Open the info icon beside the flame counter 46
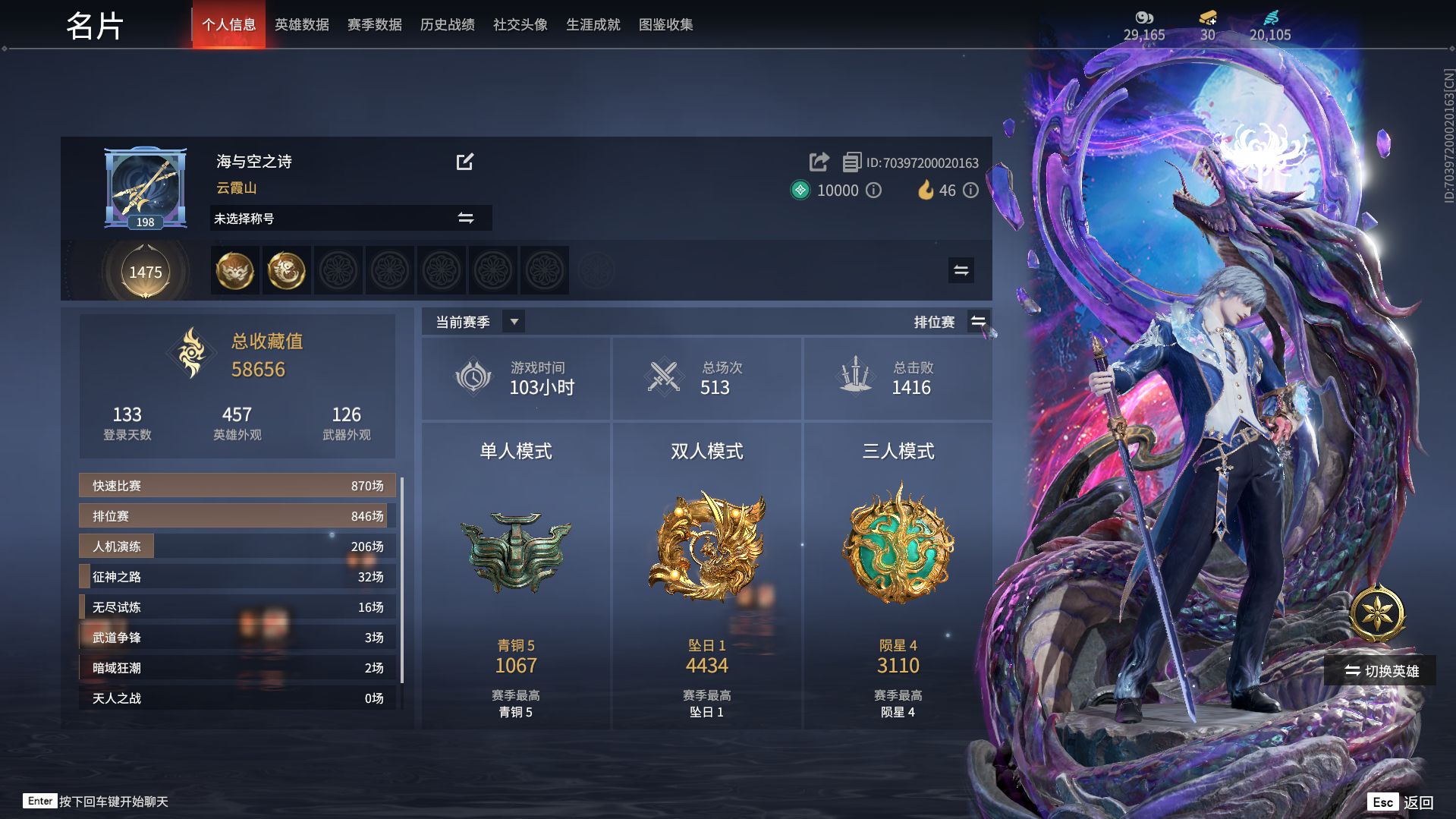The width and height of the screenshot is (1456, 819). 971,191
